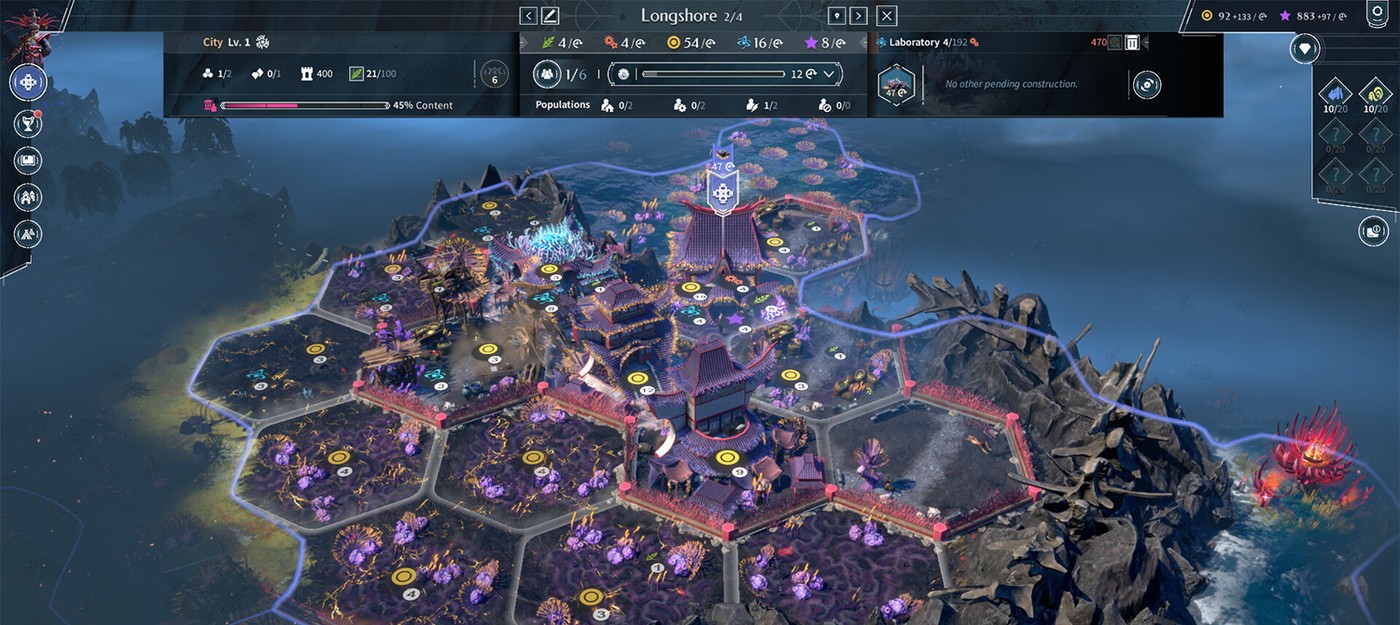The height and width of the screenshot is (625, 1400).
Task: Click the circular button beside pending construction
Action: 1146,85
